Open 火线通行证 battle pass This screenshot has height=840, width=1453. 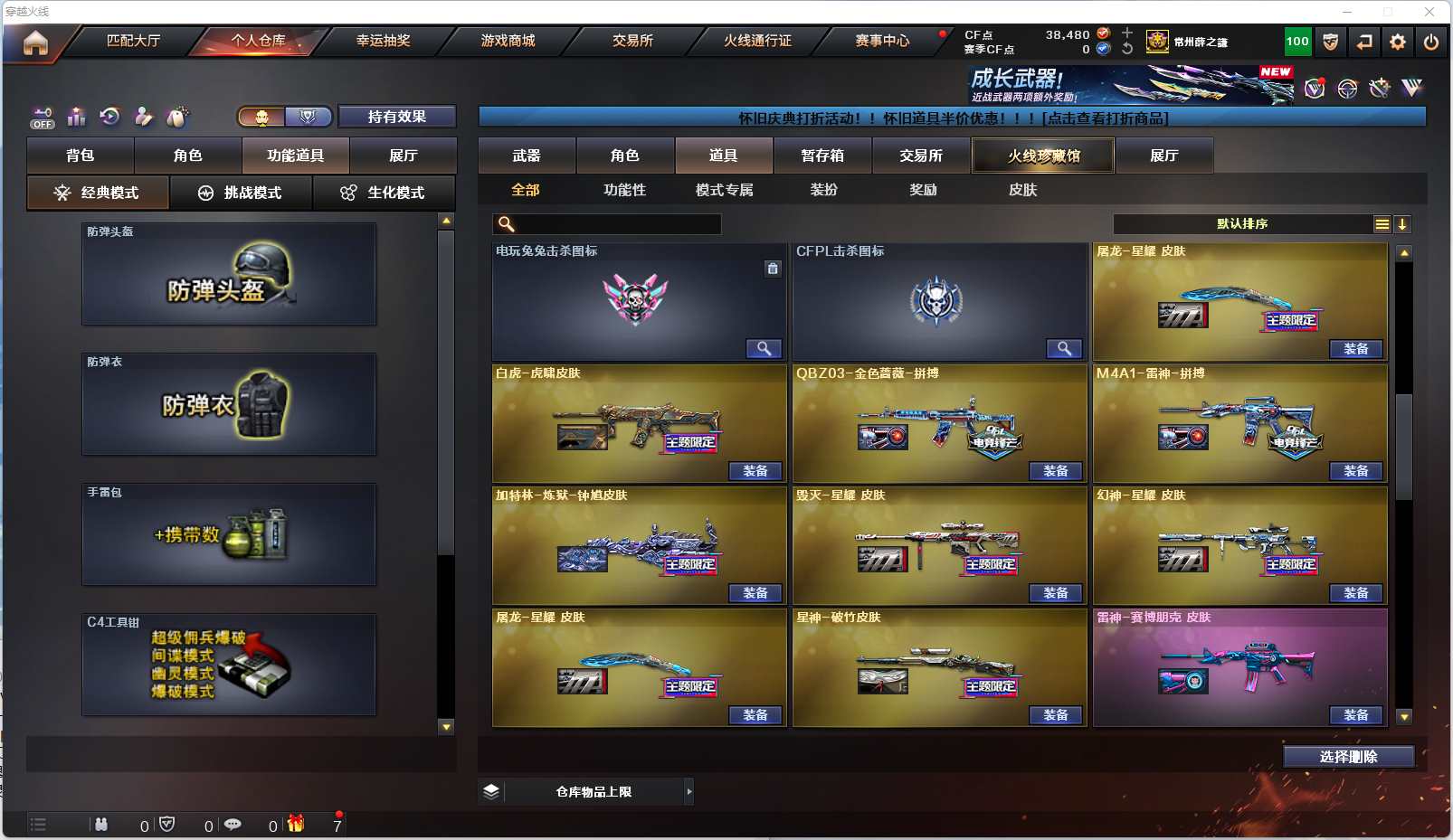point(757,41)
